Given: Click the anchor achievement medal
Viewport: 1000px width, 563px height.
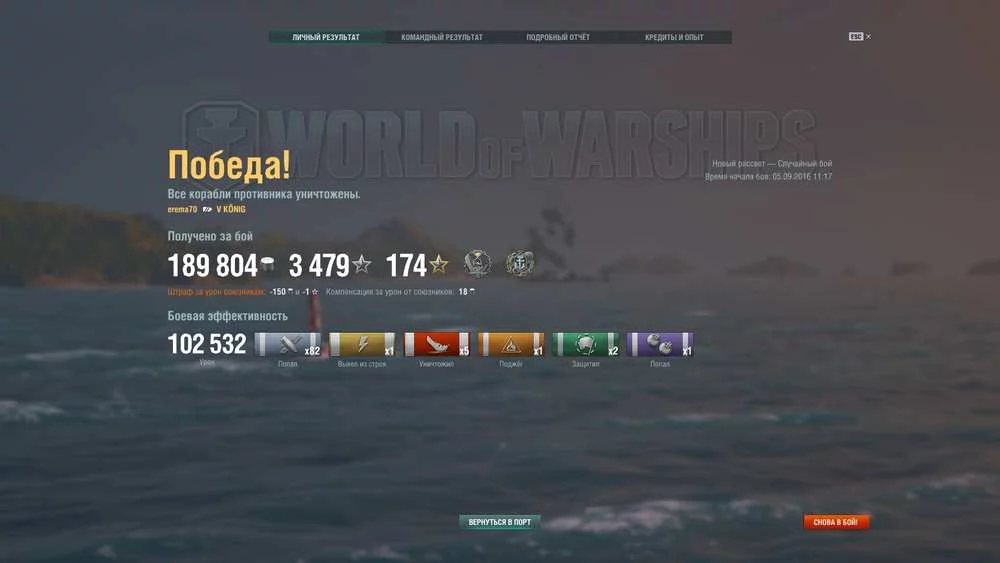Looking at the screenshot, I should point(520,264).
